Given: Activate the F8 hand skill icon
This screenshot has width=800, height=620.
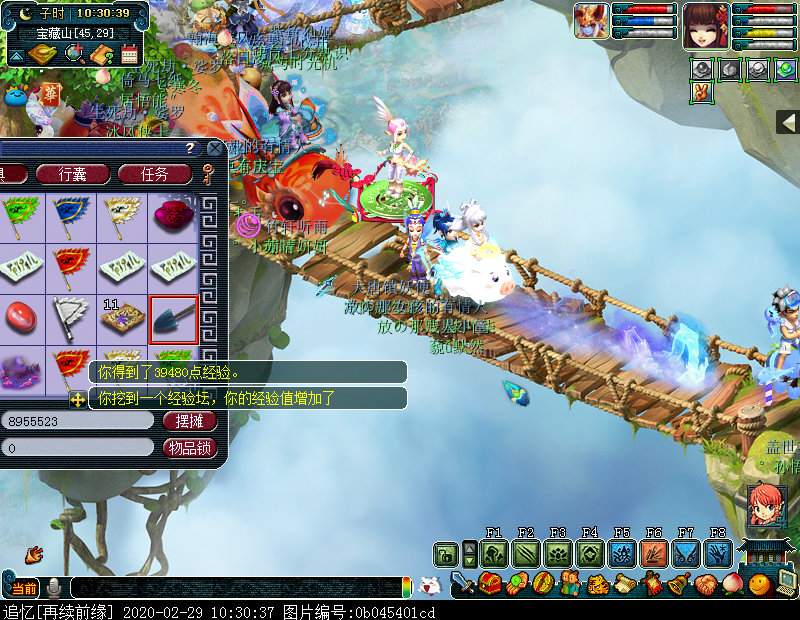Looking at the screenshot, I should [717, 553].
